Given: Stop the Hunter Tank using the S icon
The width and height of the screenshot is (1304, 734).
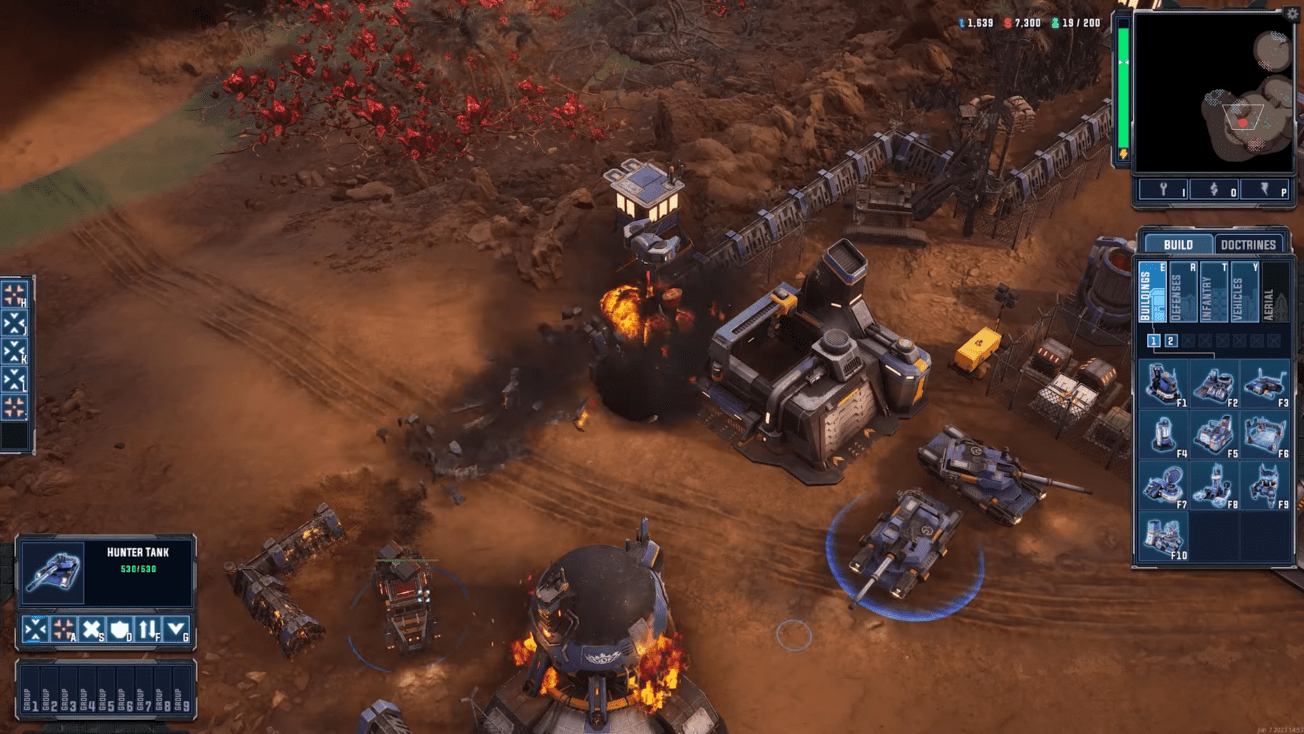Looking at the screenshot, I should (91, 629).
